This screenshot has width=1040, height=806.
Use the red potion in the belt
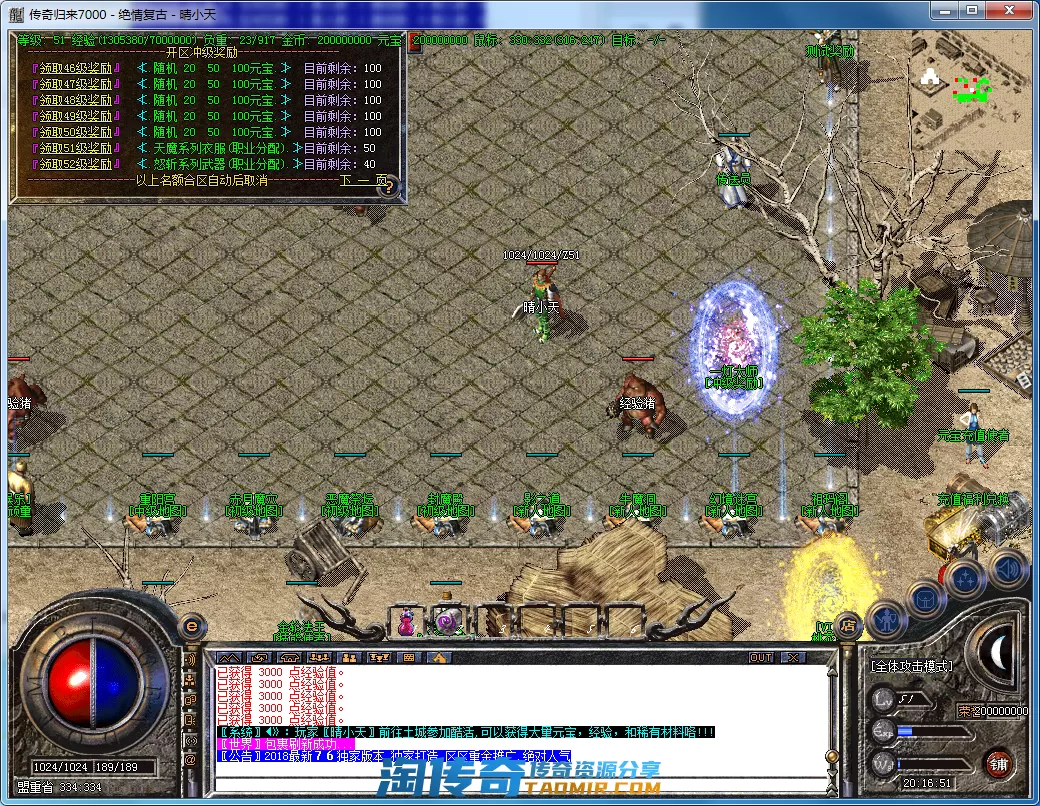[407, 622]
